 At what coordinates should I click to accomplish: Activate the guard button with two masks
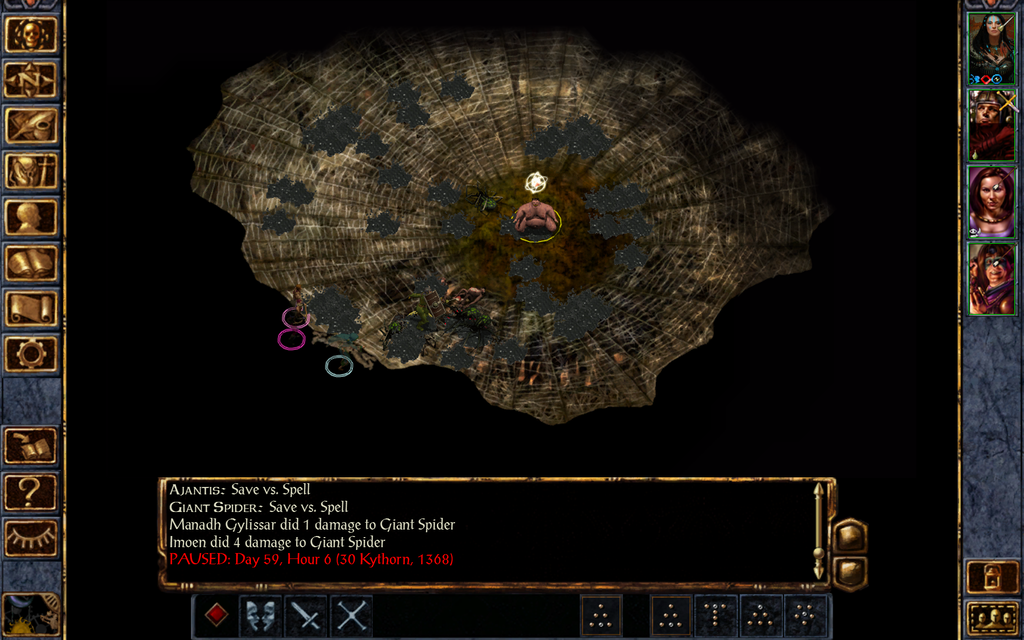pyautogui.click(x=261, y=615)
